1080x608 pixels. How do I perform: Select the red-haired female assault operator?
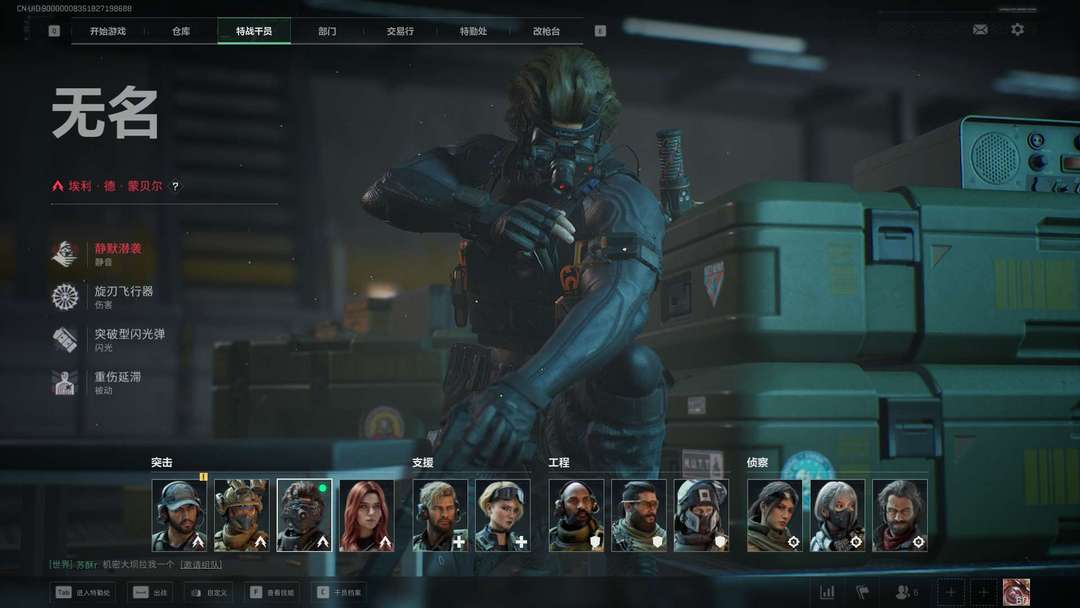point(366,515)
